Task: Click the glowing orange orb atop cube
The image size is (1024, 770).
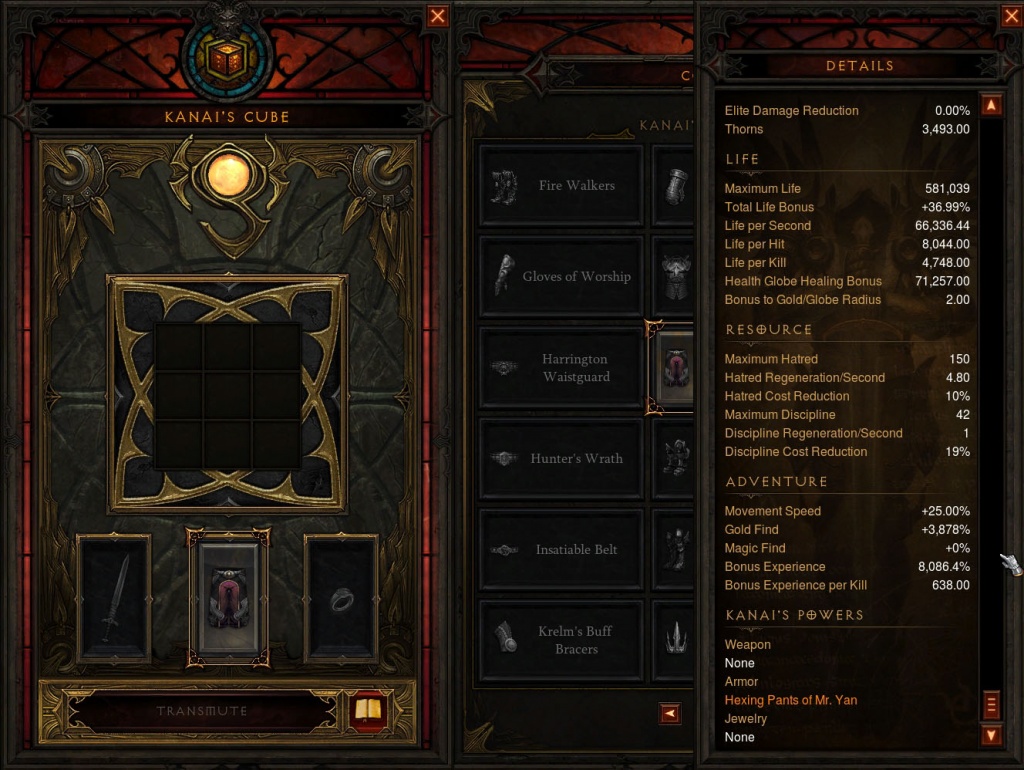Action: (x=228, y=177)
